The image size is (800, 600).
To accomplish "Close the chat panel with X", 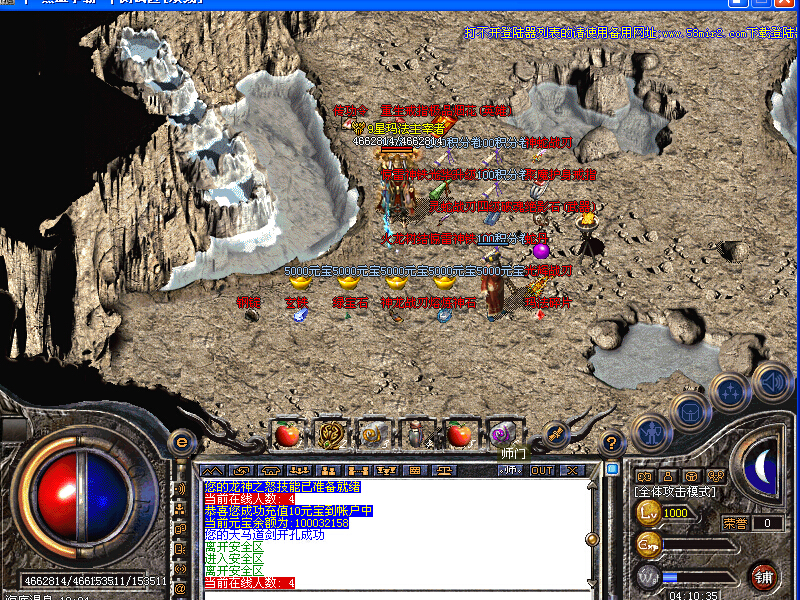I will 571,469.
